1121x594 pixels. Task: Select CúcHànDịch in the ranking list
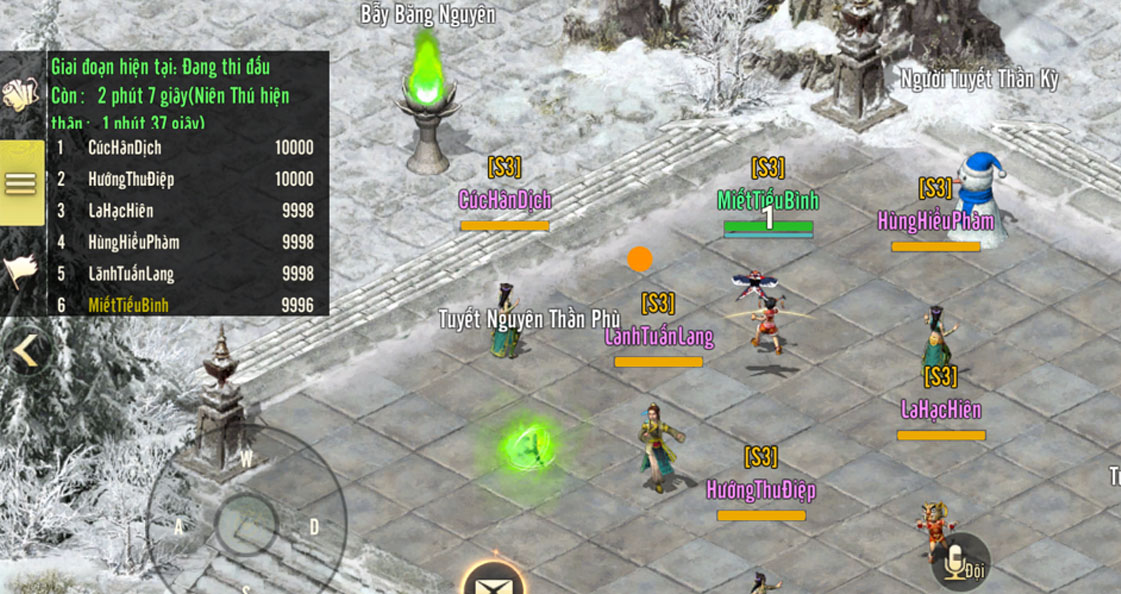(185, 148)
